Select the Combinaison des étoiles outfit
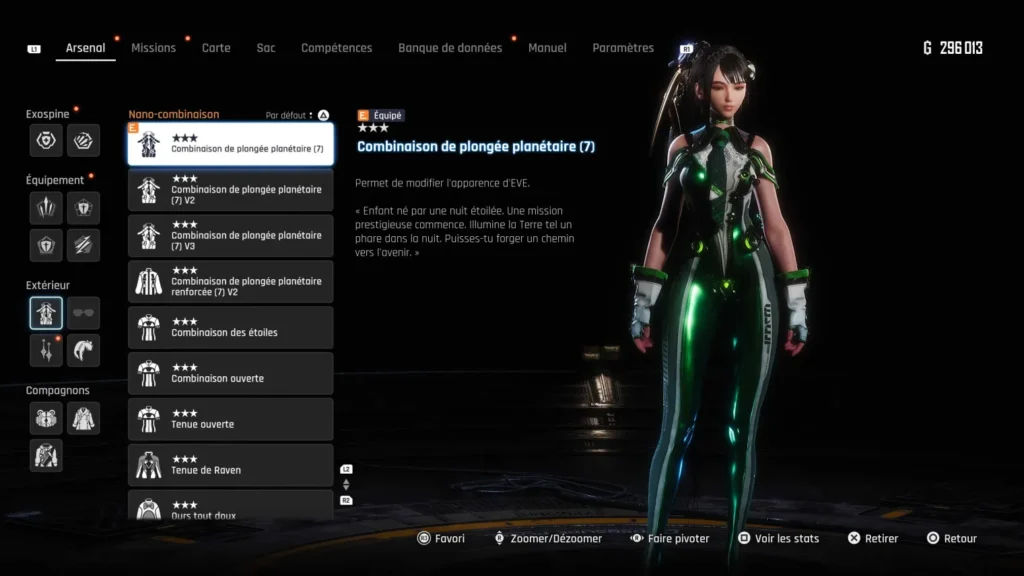The image size is (1024, 576). click(x=231, y=328)
